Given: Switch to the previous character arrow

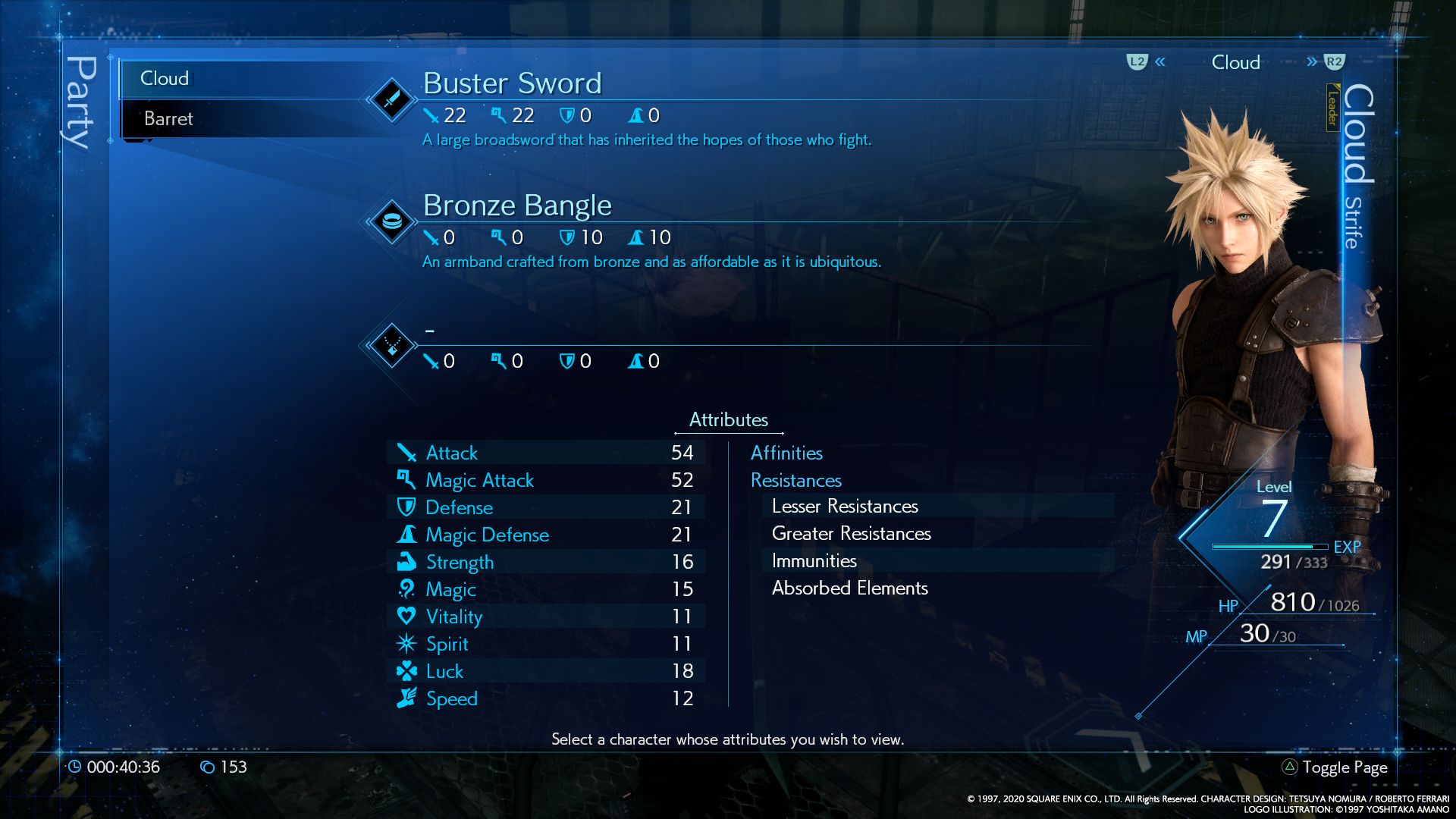Looking at the screenshot, I should click(x=1160, y=62).
